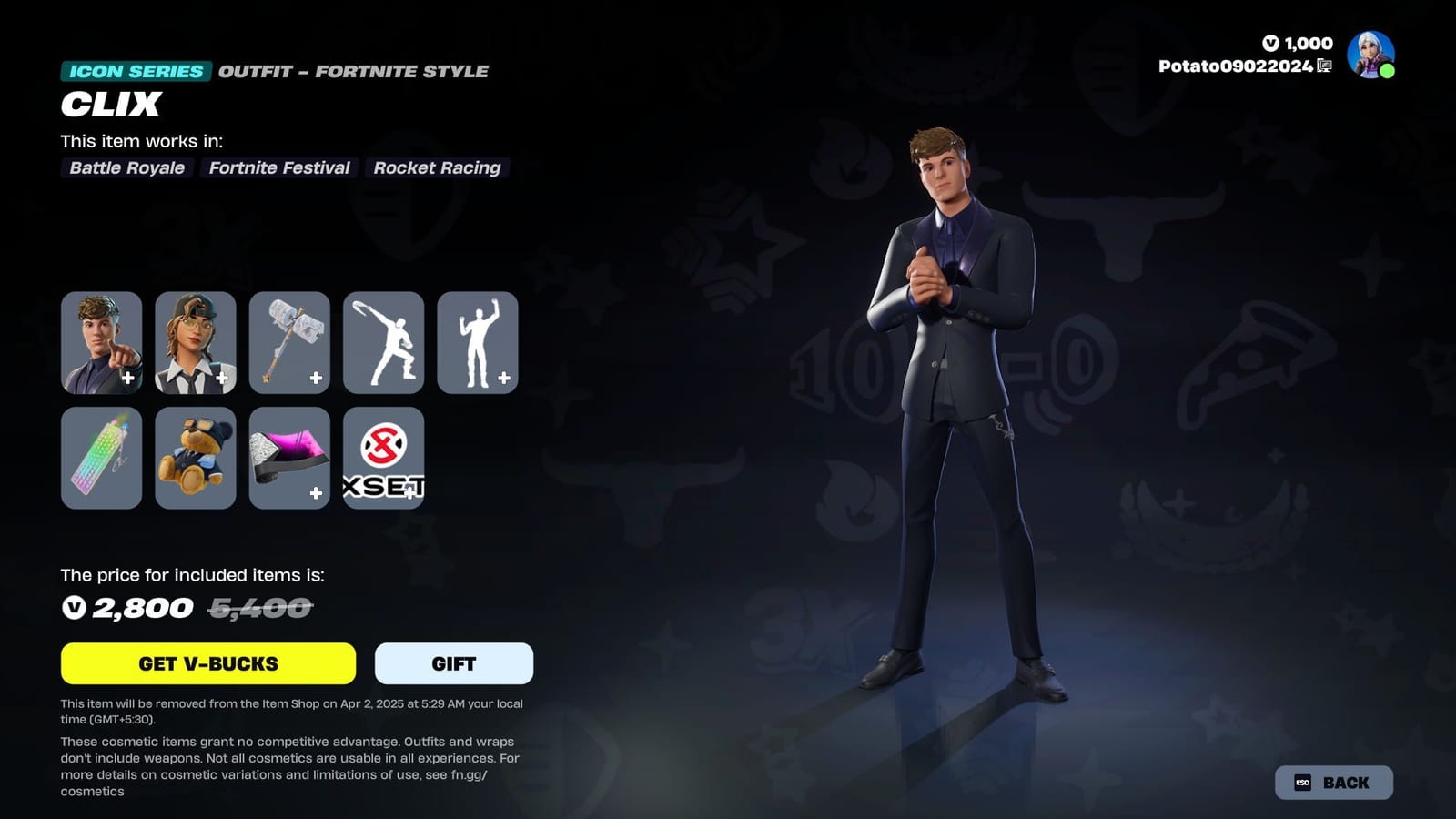Click the GIFT button

point(453,663)
